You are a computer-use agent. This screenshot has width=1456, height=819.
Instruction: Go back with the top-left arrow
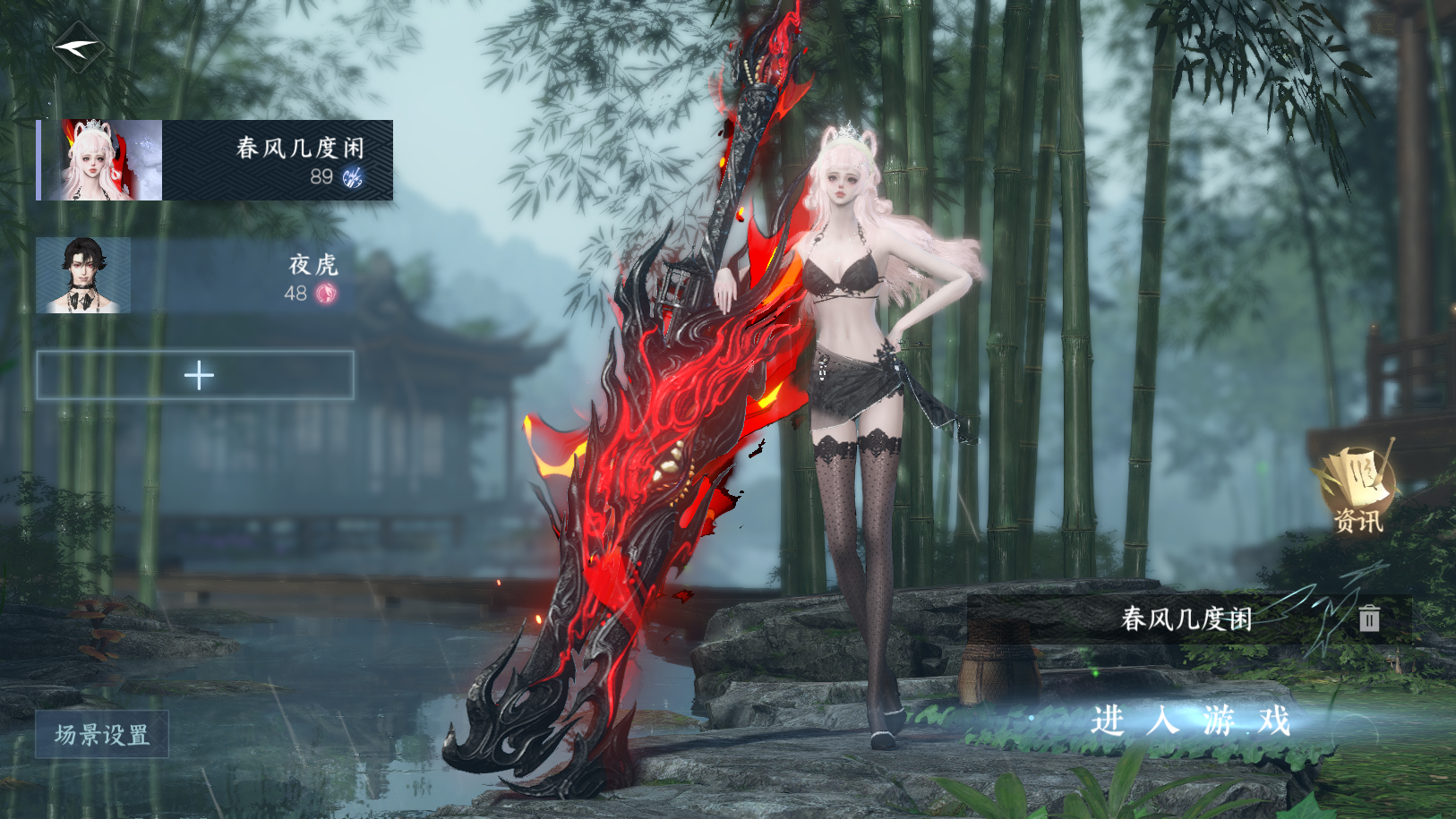[77, 47]
